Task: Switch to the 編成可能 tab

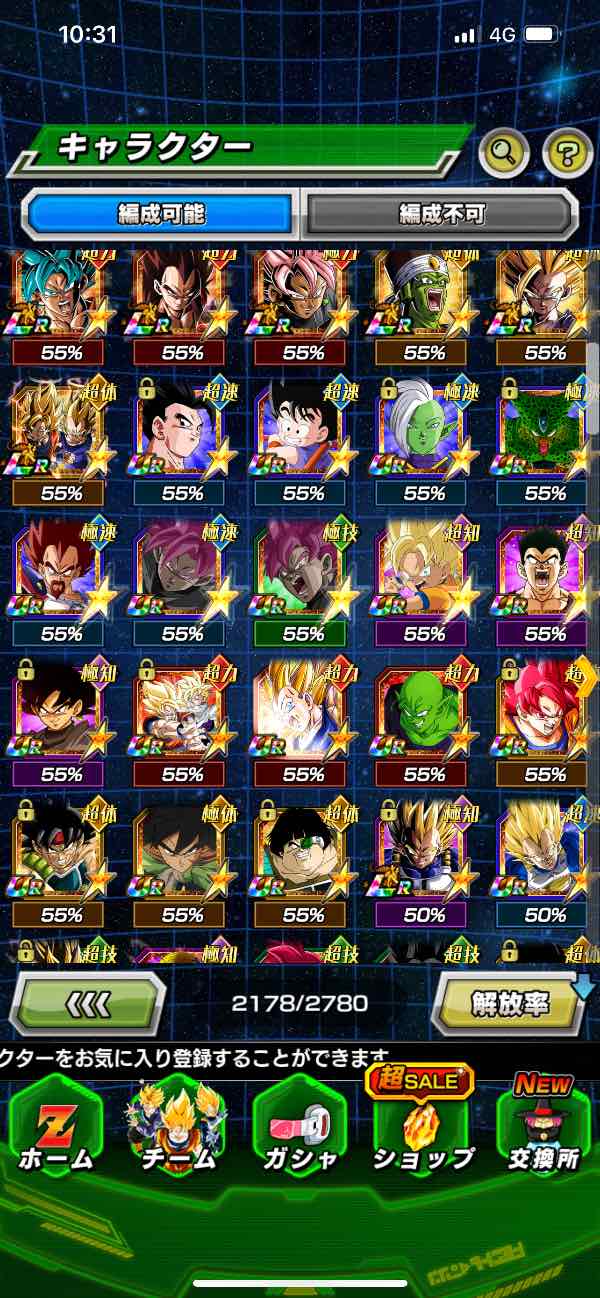Action: coord(161,213)
